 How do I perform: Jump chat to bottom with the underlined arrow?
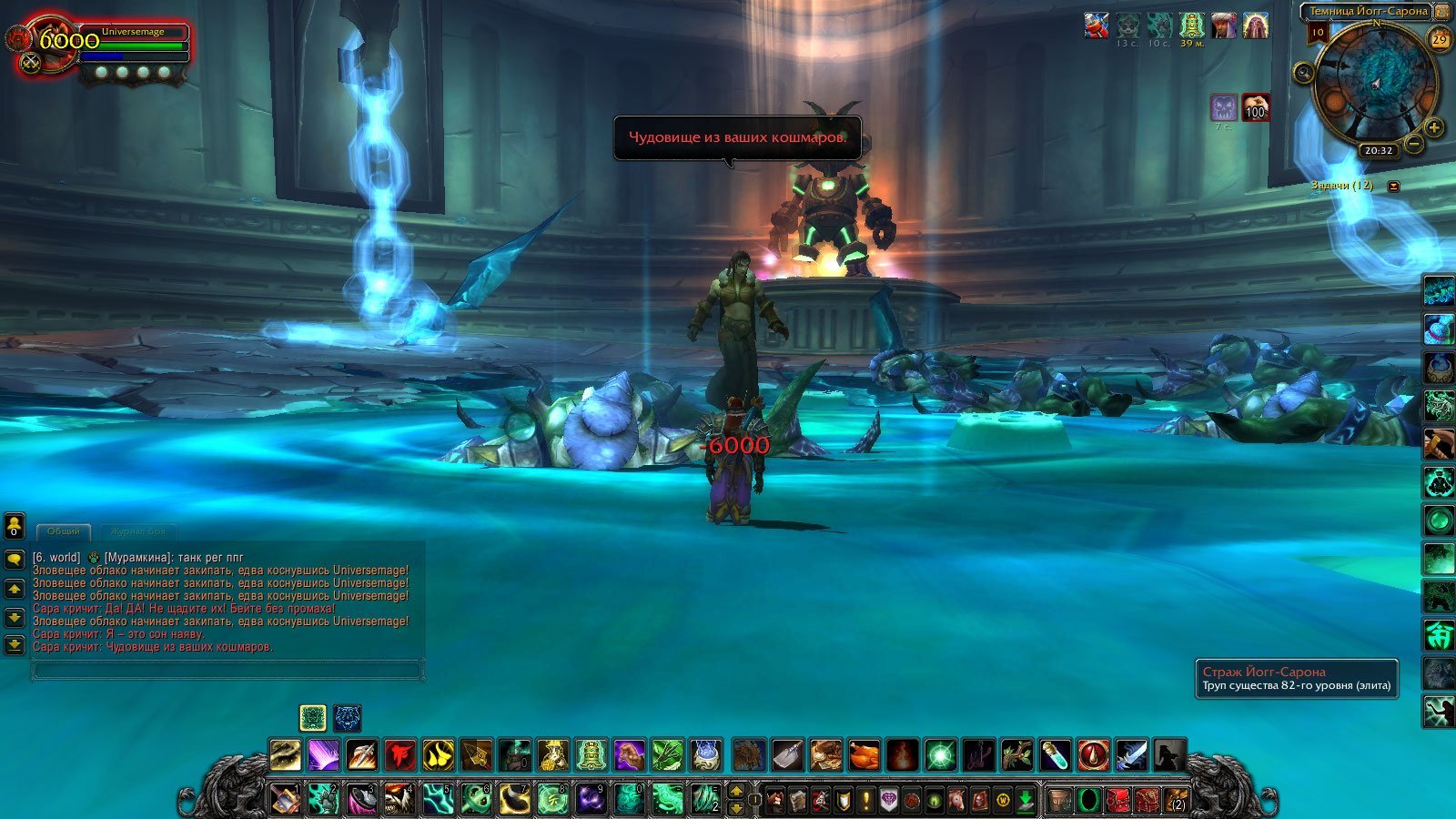pyautogui.click(x=15, y=645)
